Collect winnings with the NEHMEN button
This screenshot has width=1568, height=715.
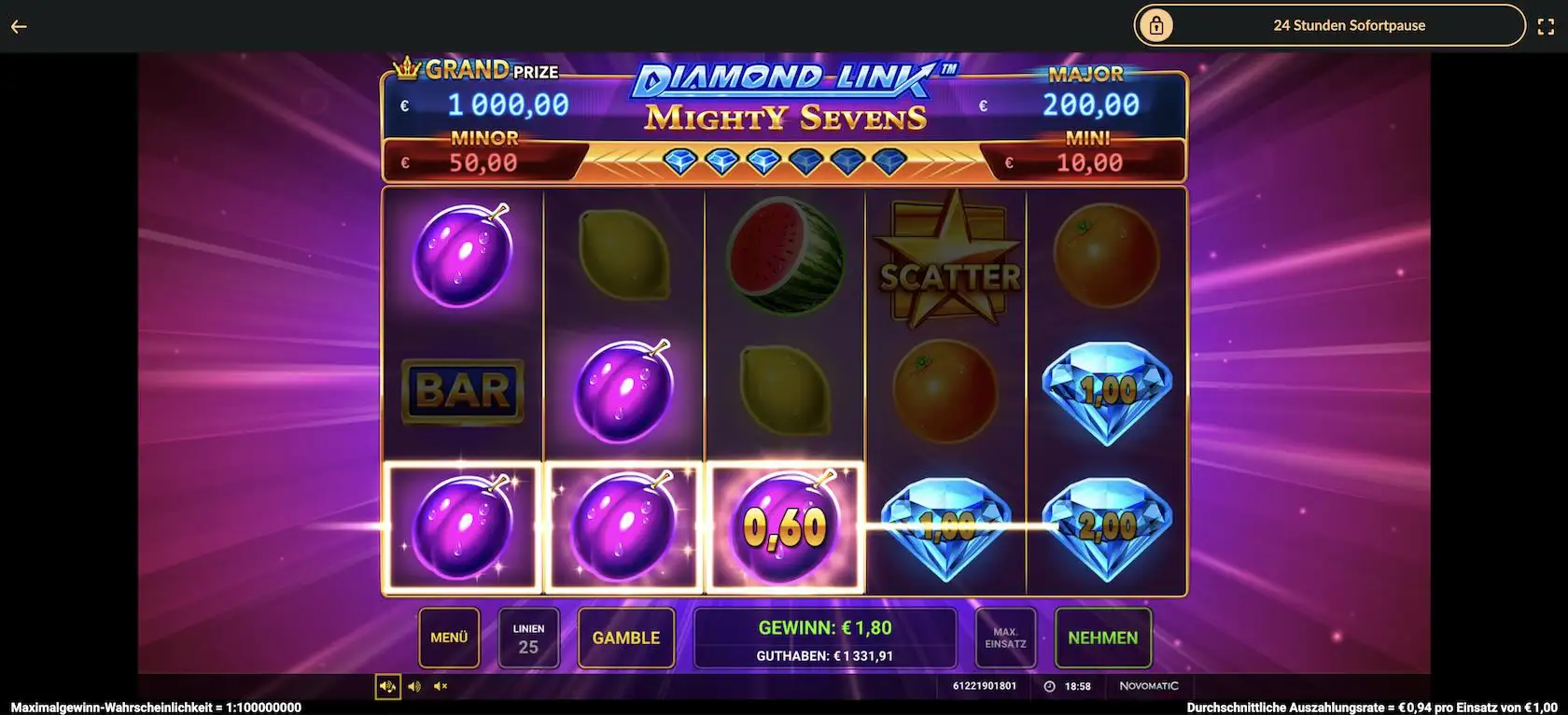pos(1102,638)
